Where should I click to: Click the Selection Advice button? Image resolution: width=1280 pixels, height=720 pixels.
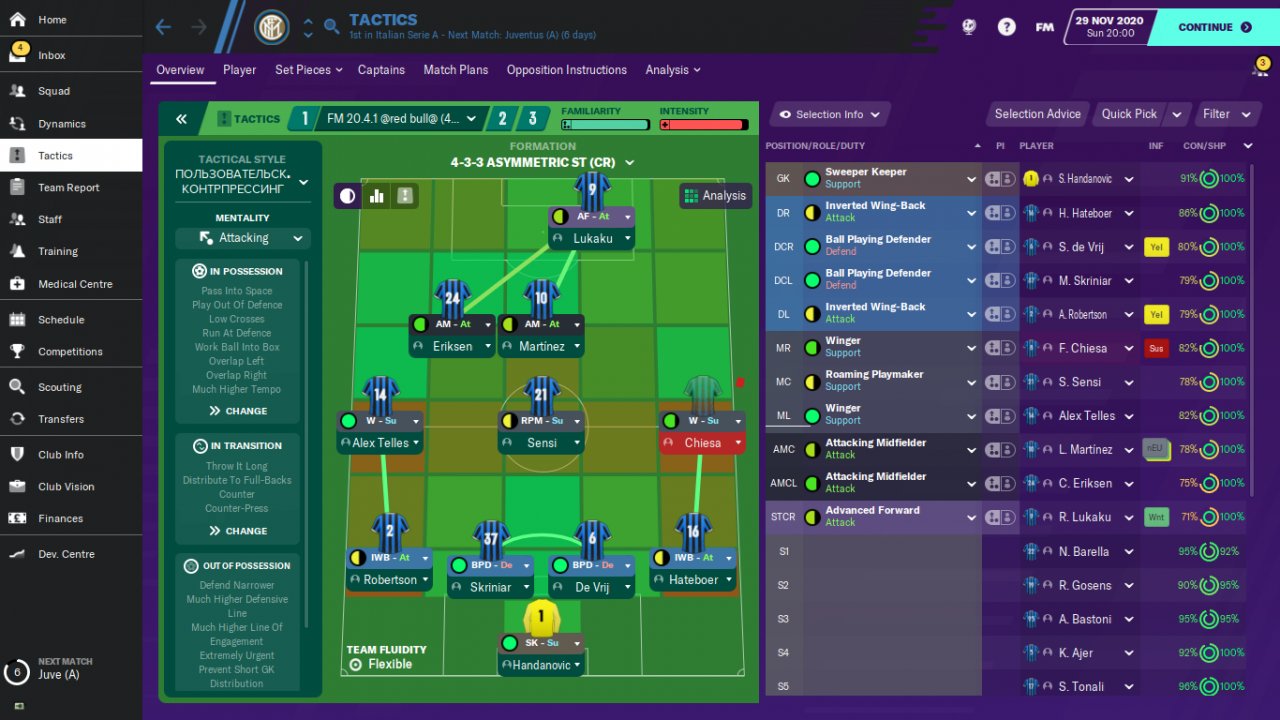(x=1037, y=114)
